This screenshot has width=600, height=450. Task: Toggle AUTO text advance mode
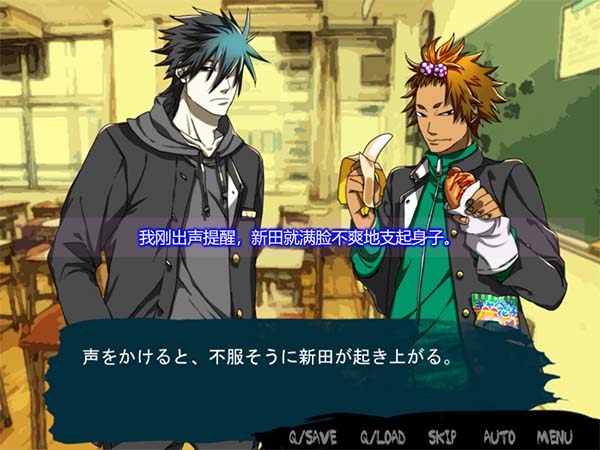(x=499, y=437)
